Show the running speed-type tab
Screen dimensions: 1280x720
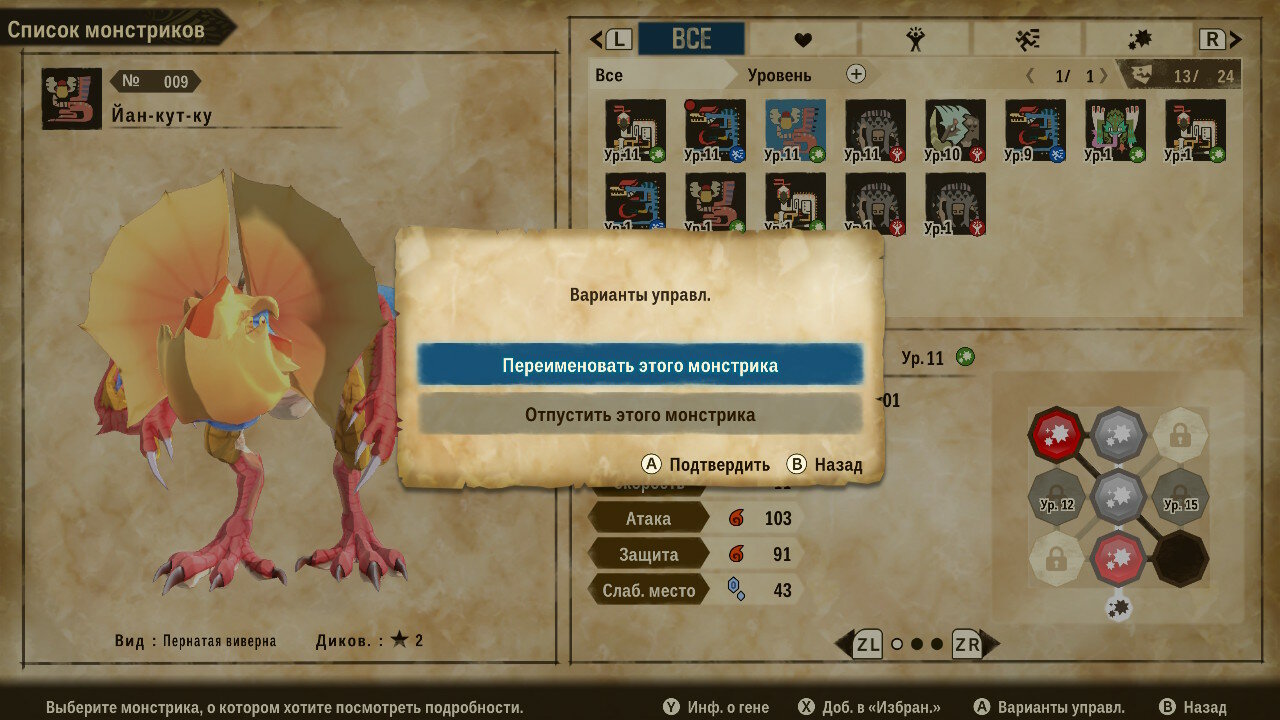point(1027,40)
